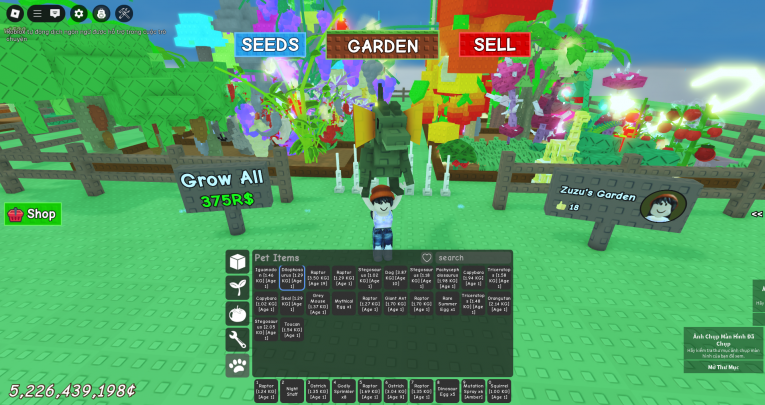Click the inventory search field
This screenshot has height=405, width=765.
[473, 258]
